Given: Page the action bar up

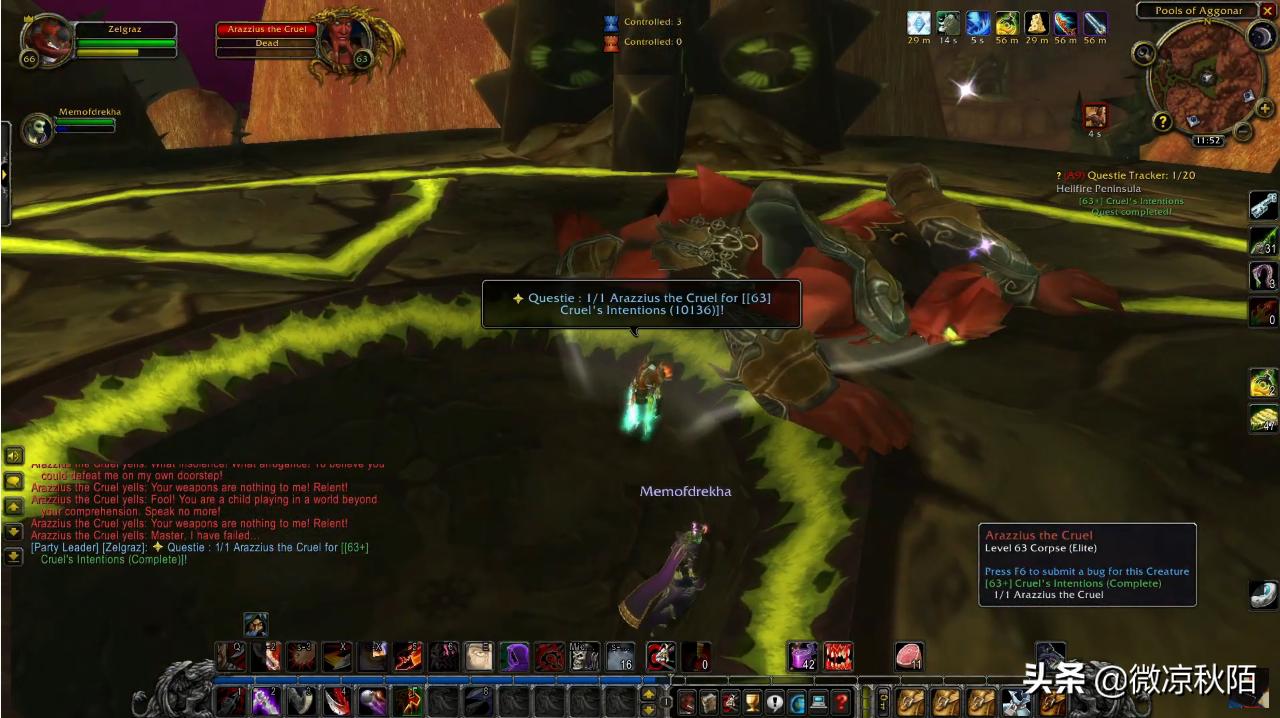Looking at the screenshot, I should 649,693.
